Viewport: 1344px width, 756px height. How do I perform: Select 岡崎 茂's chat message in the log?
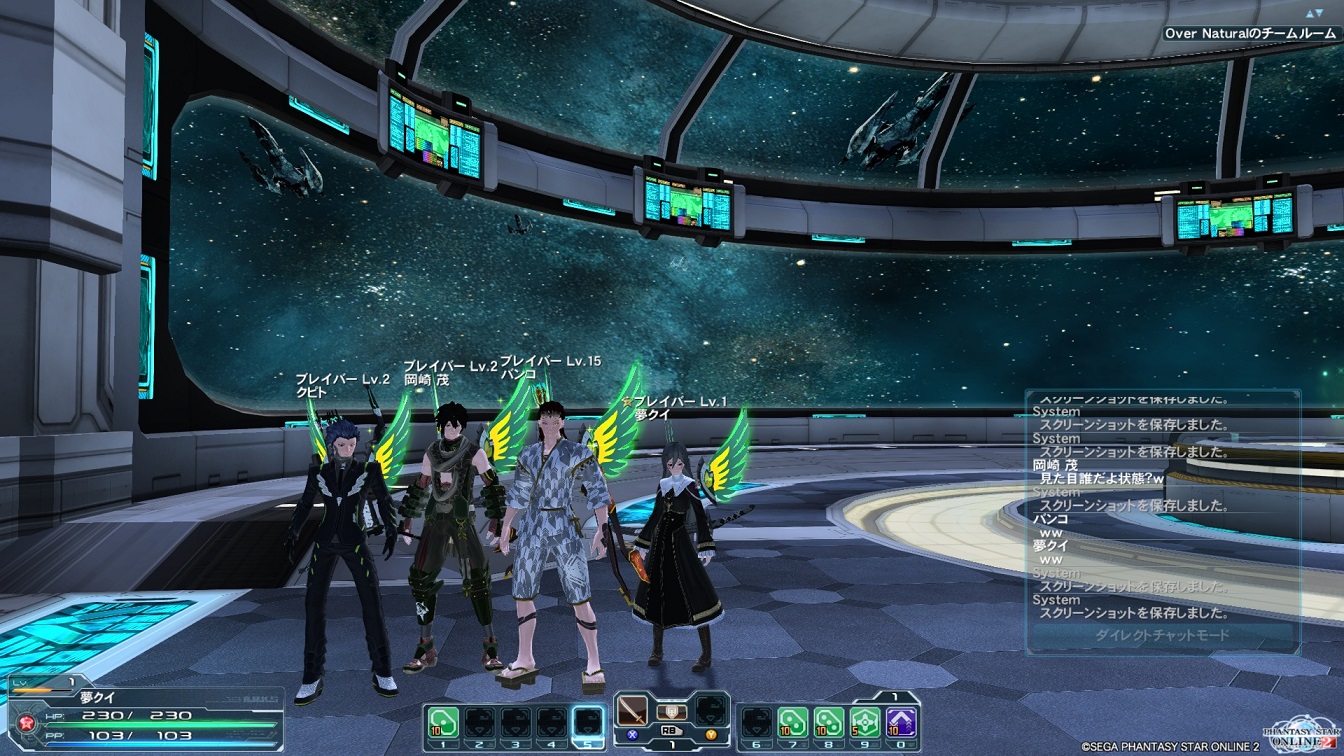click(x=1101, y=479)
